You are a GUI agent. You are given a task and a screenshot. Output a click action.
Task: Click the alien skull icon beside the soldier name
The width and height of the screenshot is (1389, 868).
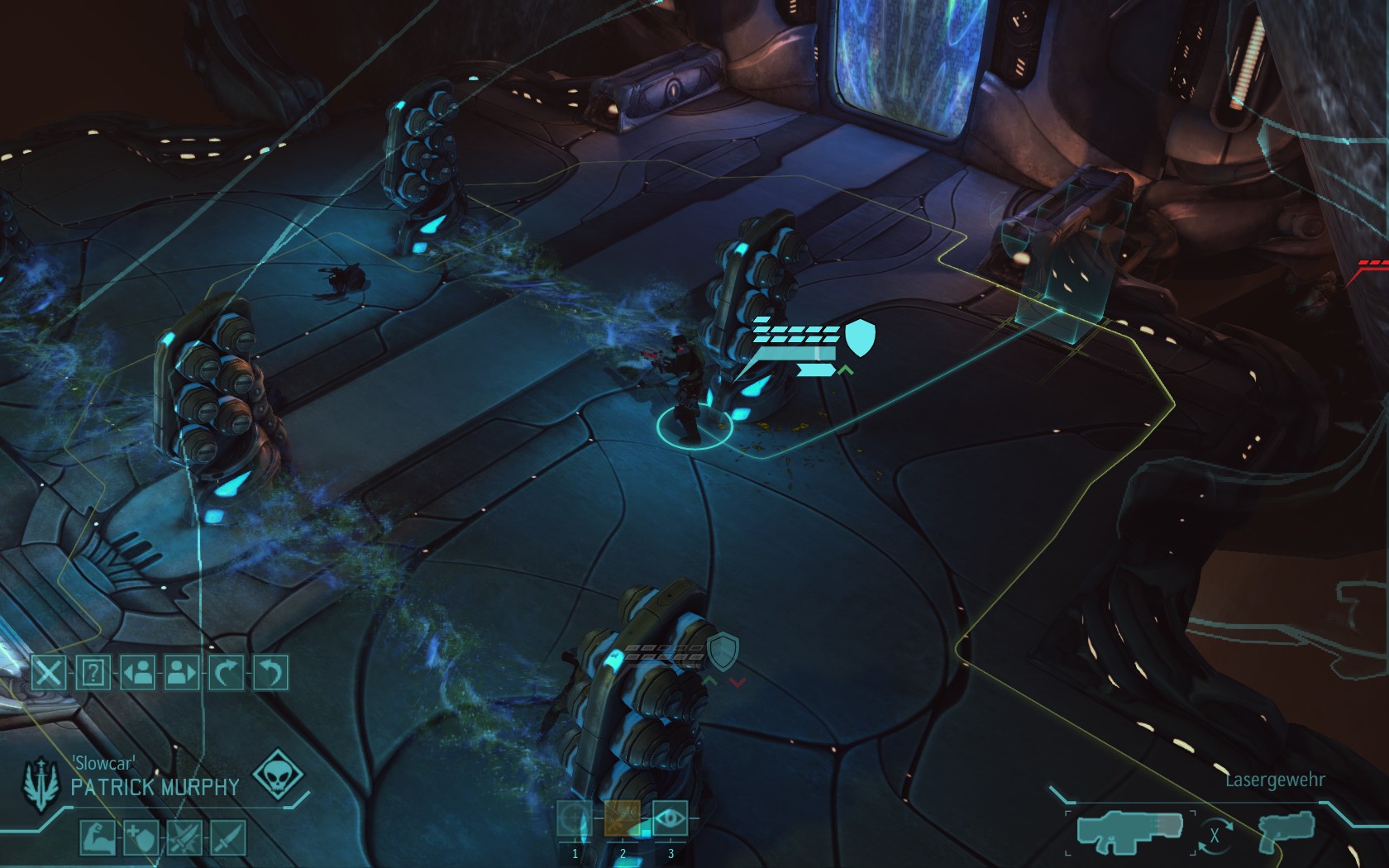tap(277, 775)
